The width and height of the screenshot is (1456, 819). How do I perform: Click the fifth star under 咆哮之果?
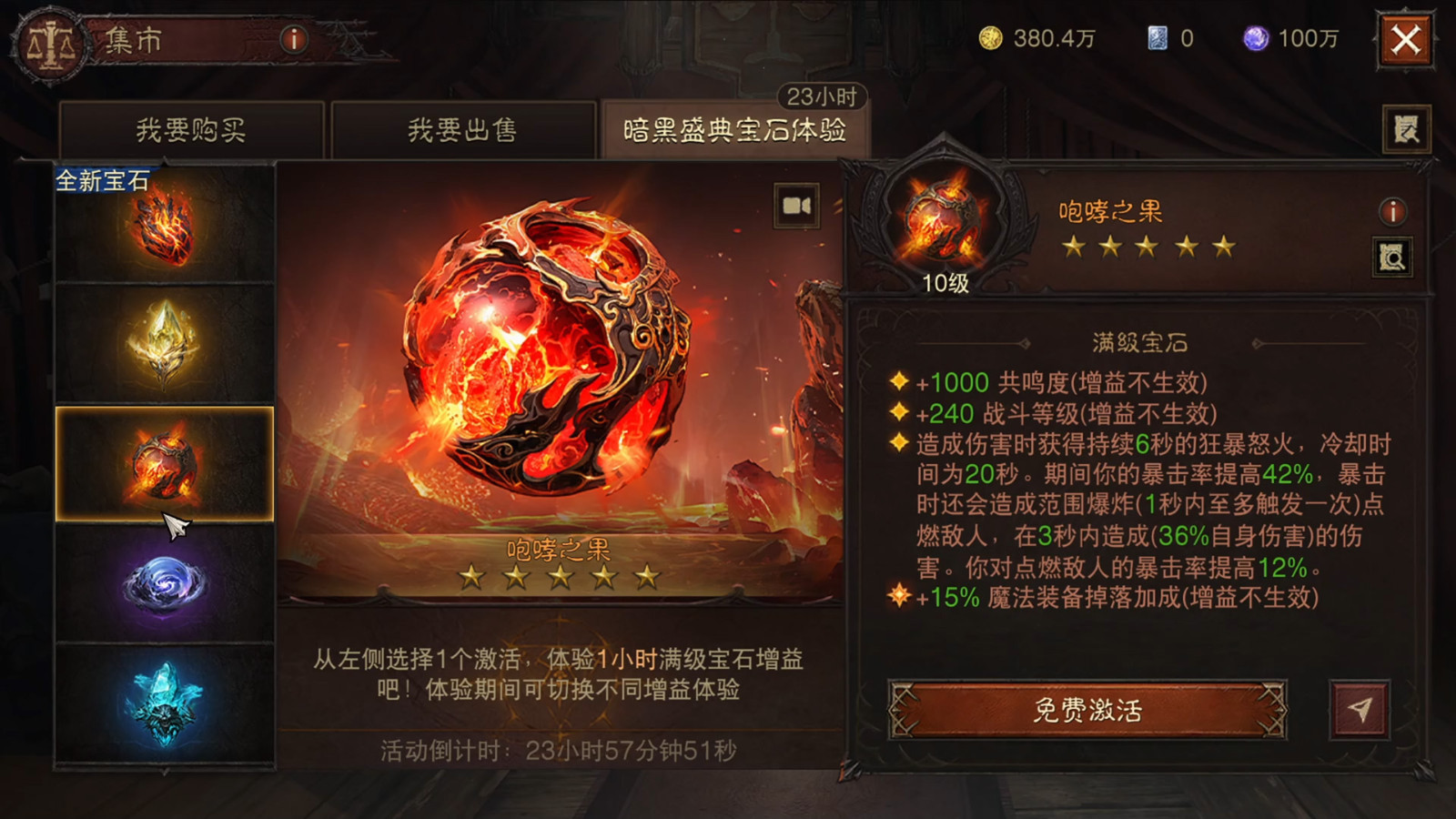[645, 575]
